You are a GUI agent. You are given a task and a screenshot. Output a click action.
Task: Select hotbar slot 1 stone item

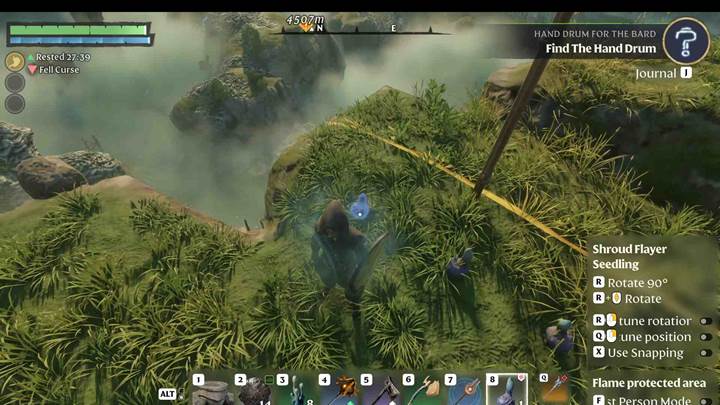point(211,391)
